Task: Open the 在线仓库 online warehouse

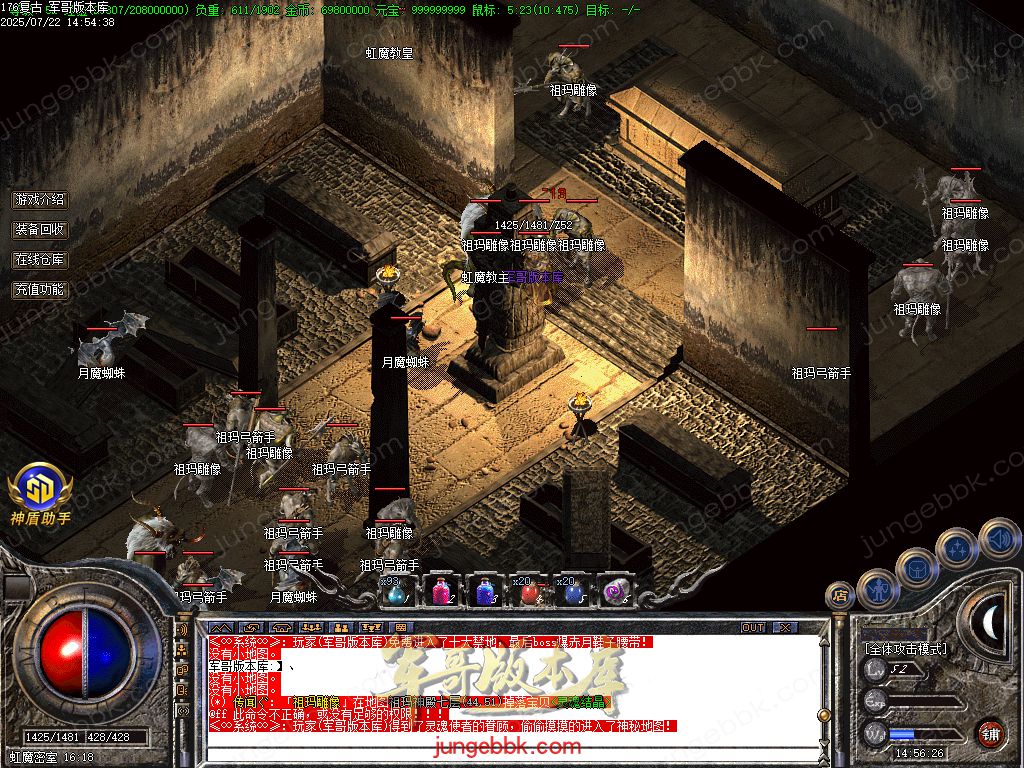Action: tap(40, 259)
